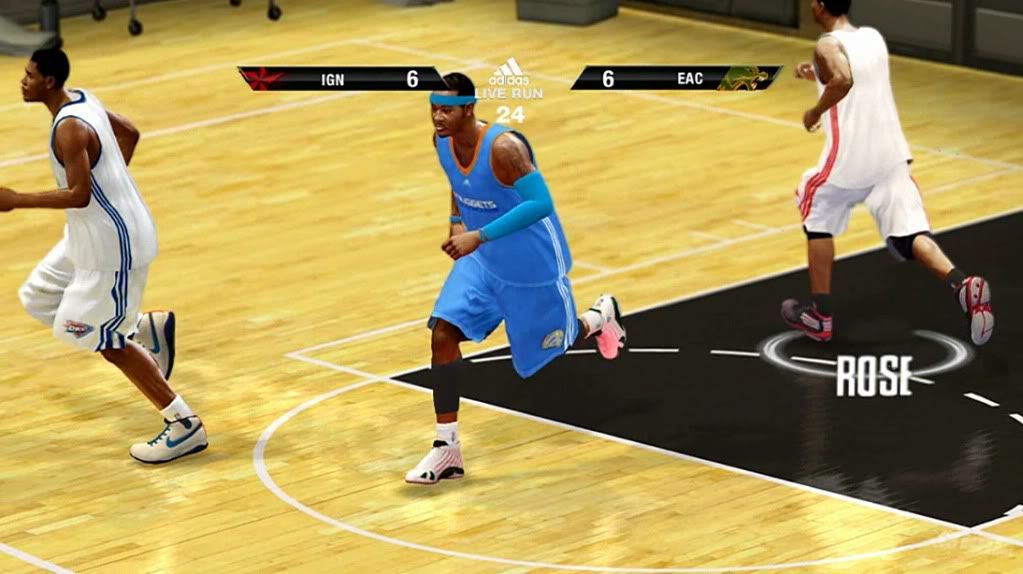Click the IGN team red star logo
This screenshot has width=1023, height=574.
point(262,78)
